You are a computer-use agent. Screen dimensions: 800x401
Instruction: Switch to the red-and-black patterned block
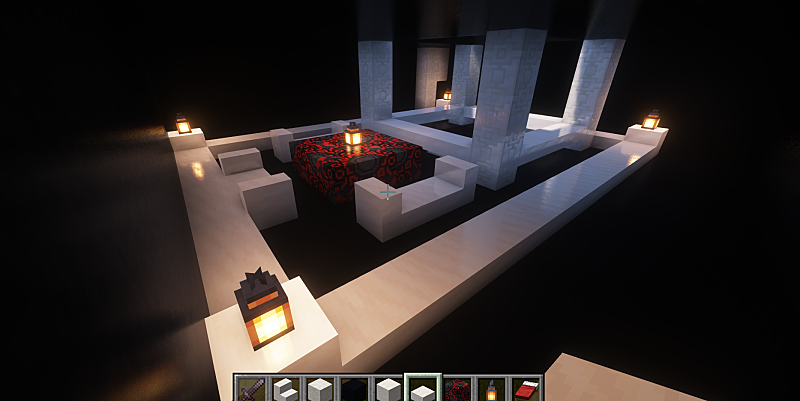pyautogui.click(x=457, y=389)
